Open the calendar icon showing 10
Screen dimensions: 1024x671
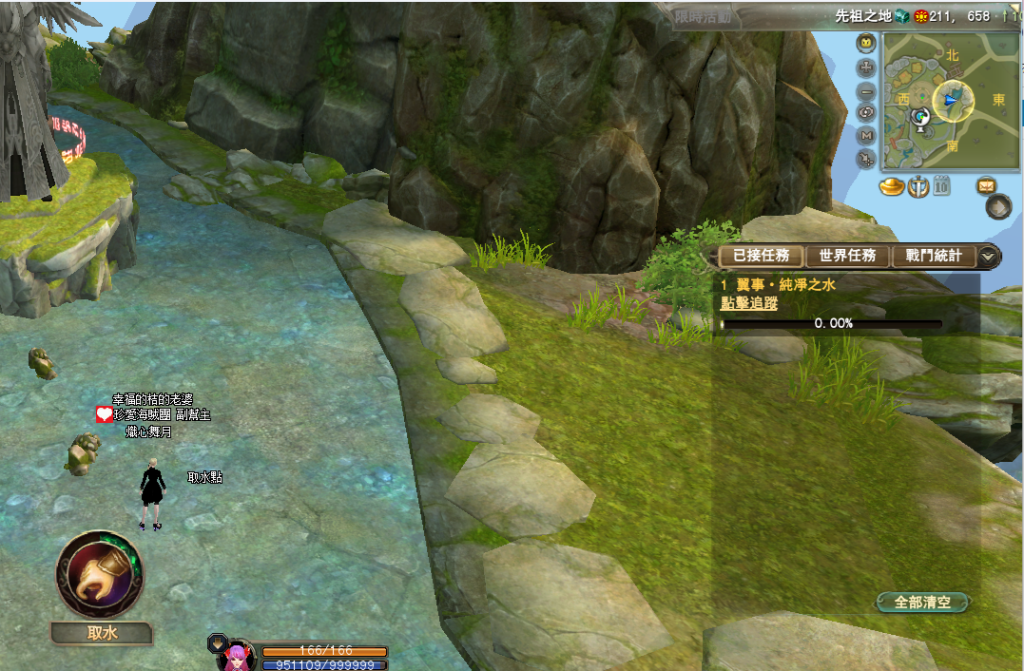click(942, 185)
